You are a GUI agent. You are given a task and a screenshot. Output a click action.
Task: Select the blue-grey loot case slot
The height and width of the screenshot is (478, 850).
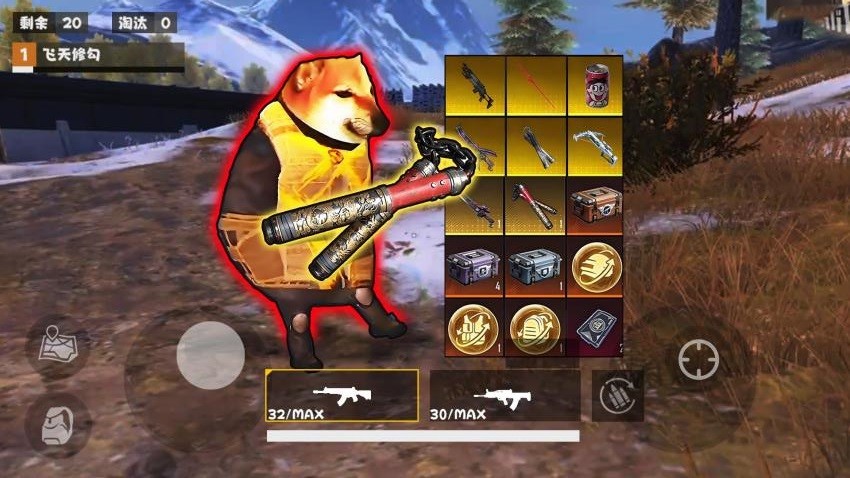point(535,267)
